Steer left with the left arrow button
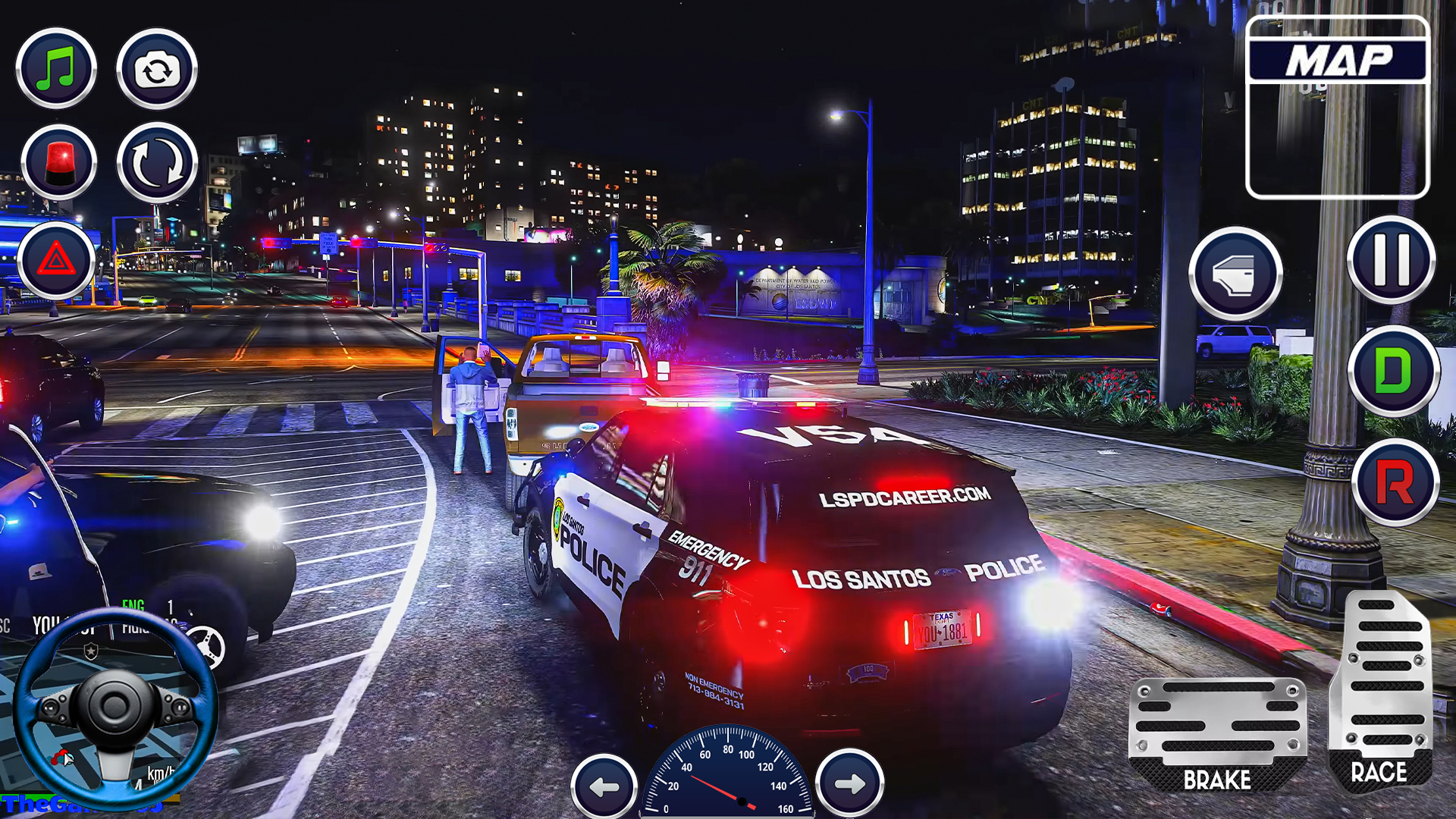1456x819 pixels. 604,786
